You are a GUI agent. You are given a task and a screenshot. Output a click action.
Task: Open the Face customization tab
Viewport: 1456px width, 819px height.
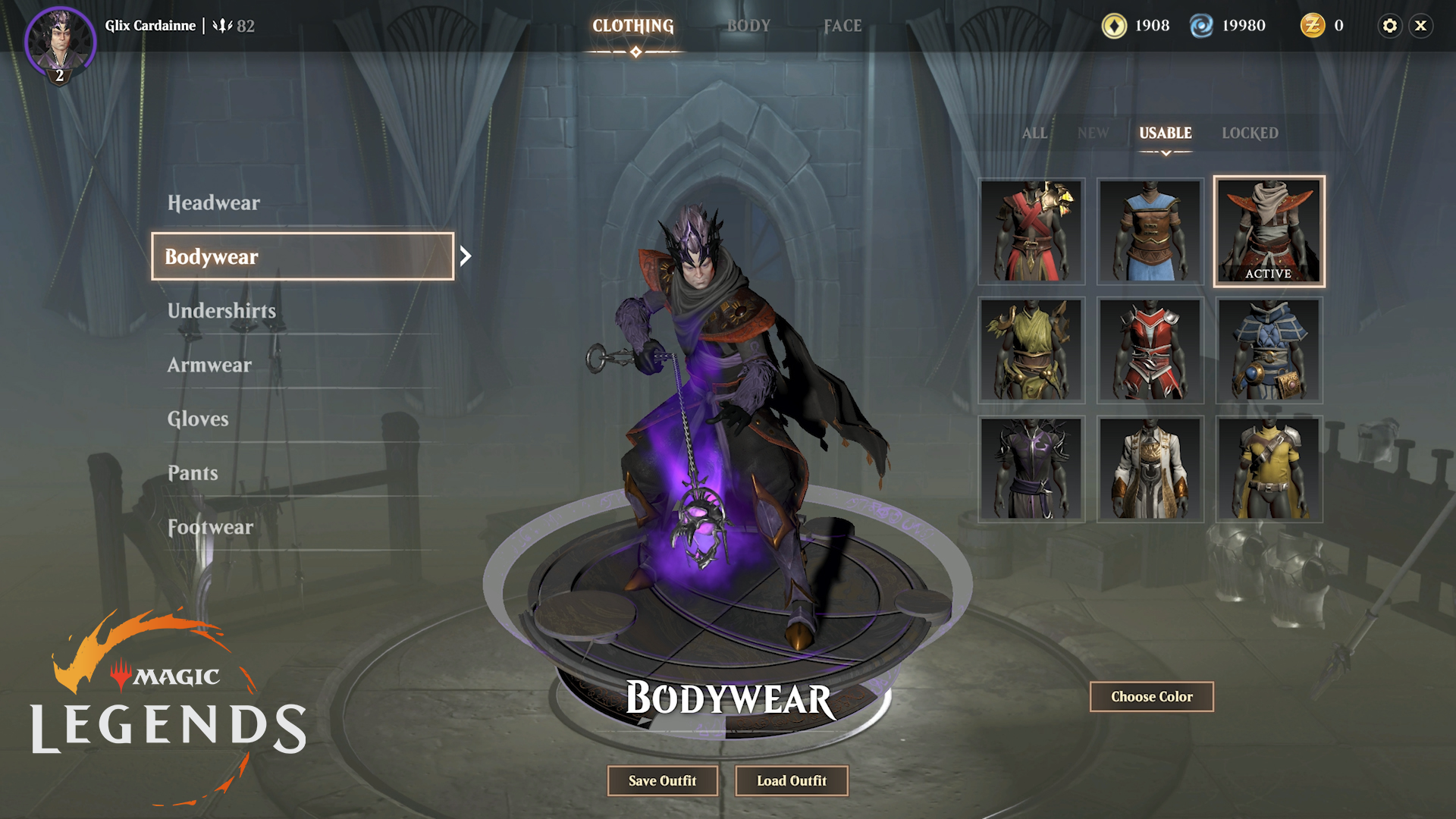(843, 26)
